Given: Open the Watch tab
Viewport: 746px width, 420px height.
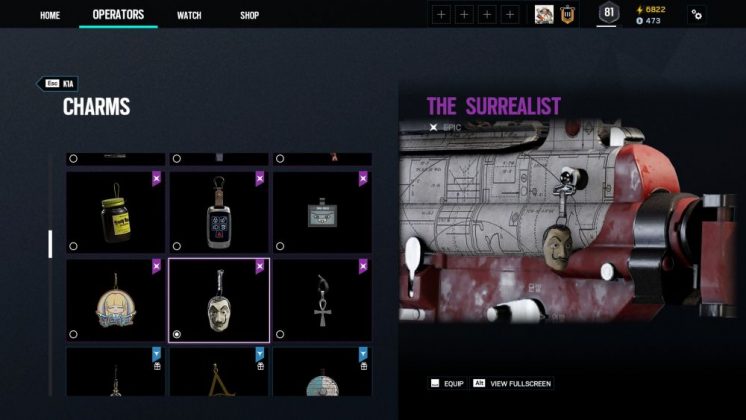Looking at the screenshot, I should 189,15.
